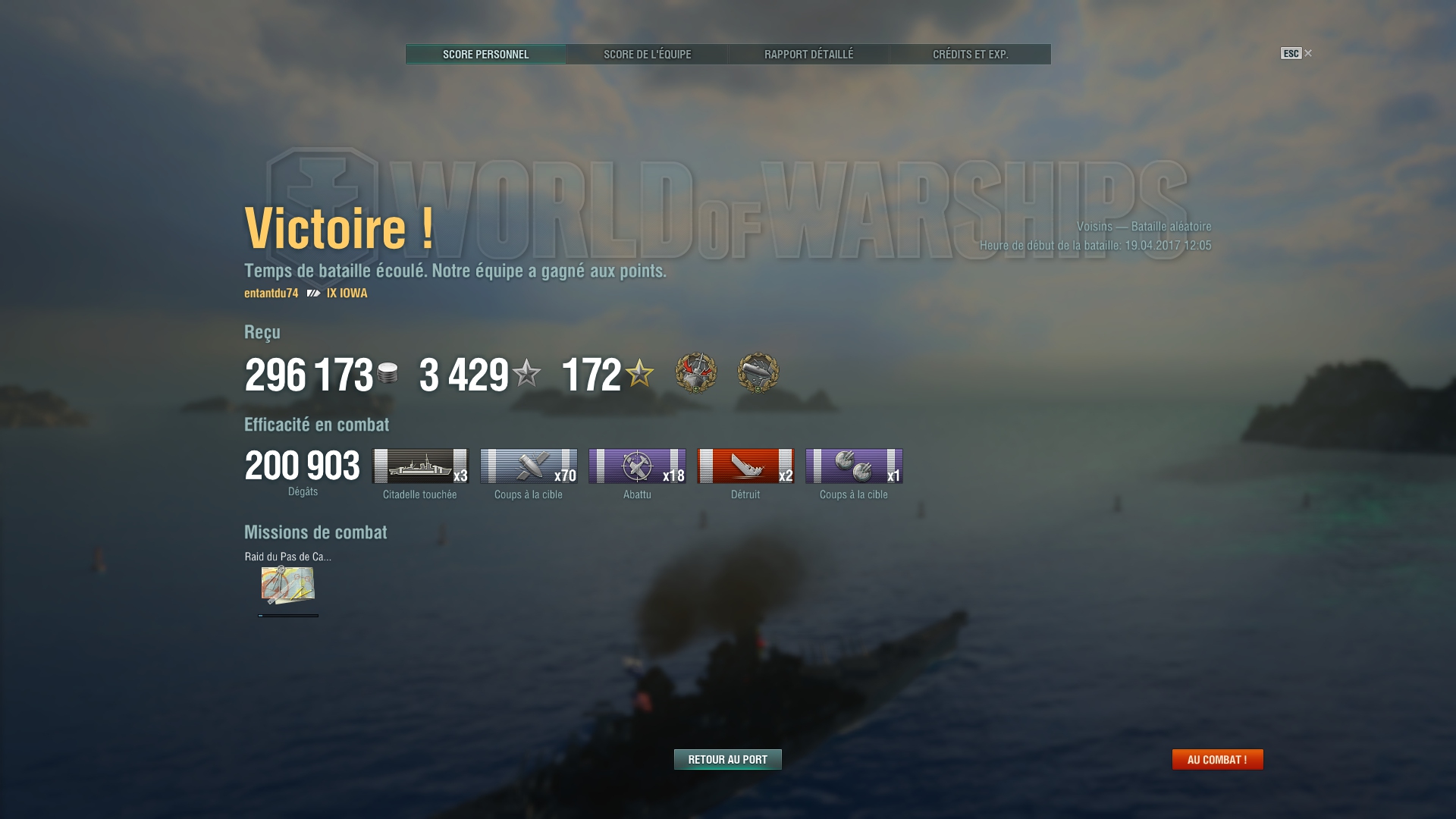Click the Retour au port button
This screenshot has width=1456, height=819.
727,759
